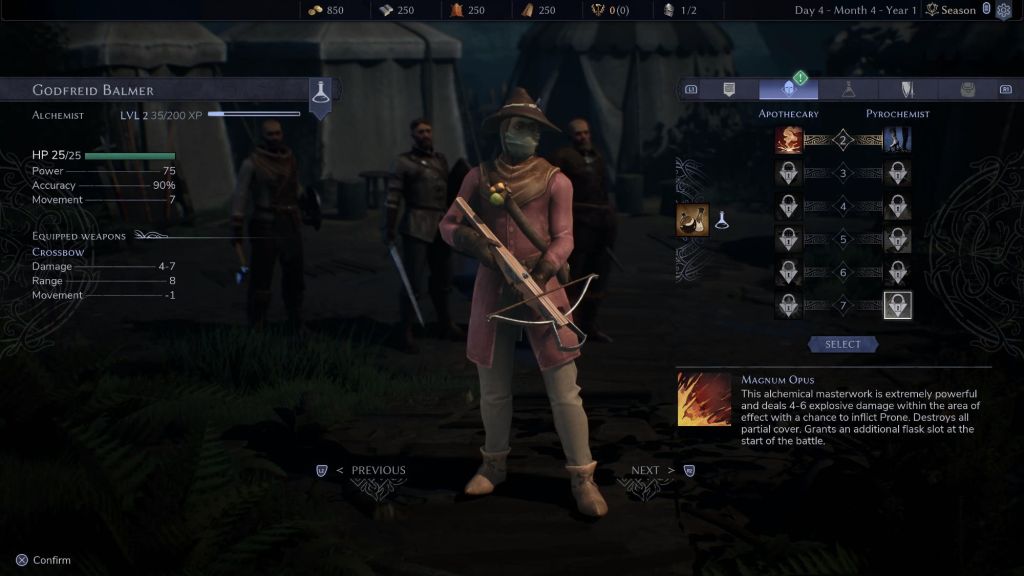
Task: Switch to the helmet skills tab
Action: [x=788, y=90]
